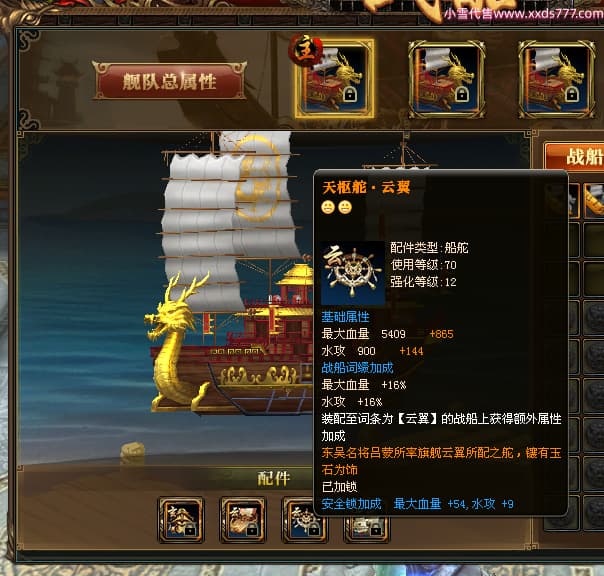Select the blue rudder wheel part slot
The height and width of the screenshot is (576, 604).
304,519
